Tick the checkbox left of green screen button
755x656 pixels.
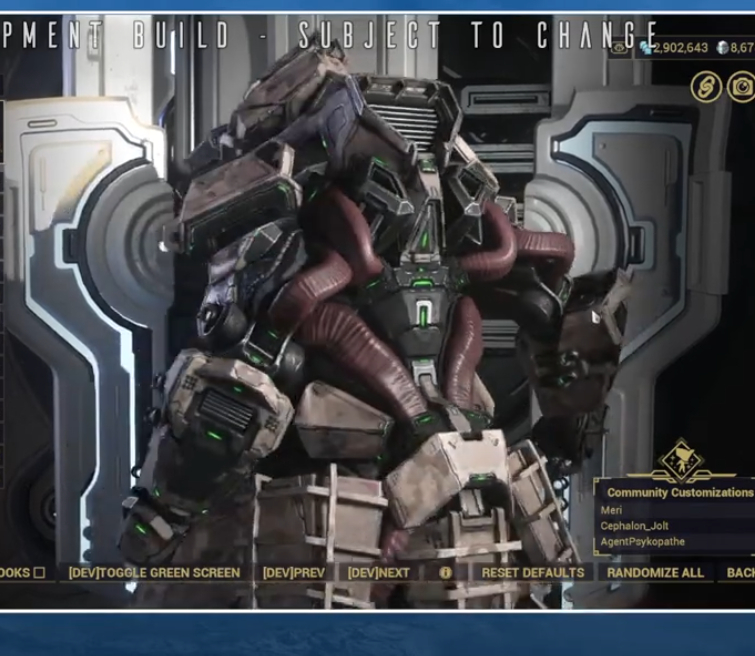(39, 573)
